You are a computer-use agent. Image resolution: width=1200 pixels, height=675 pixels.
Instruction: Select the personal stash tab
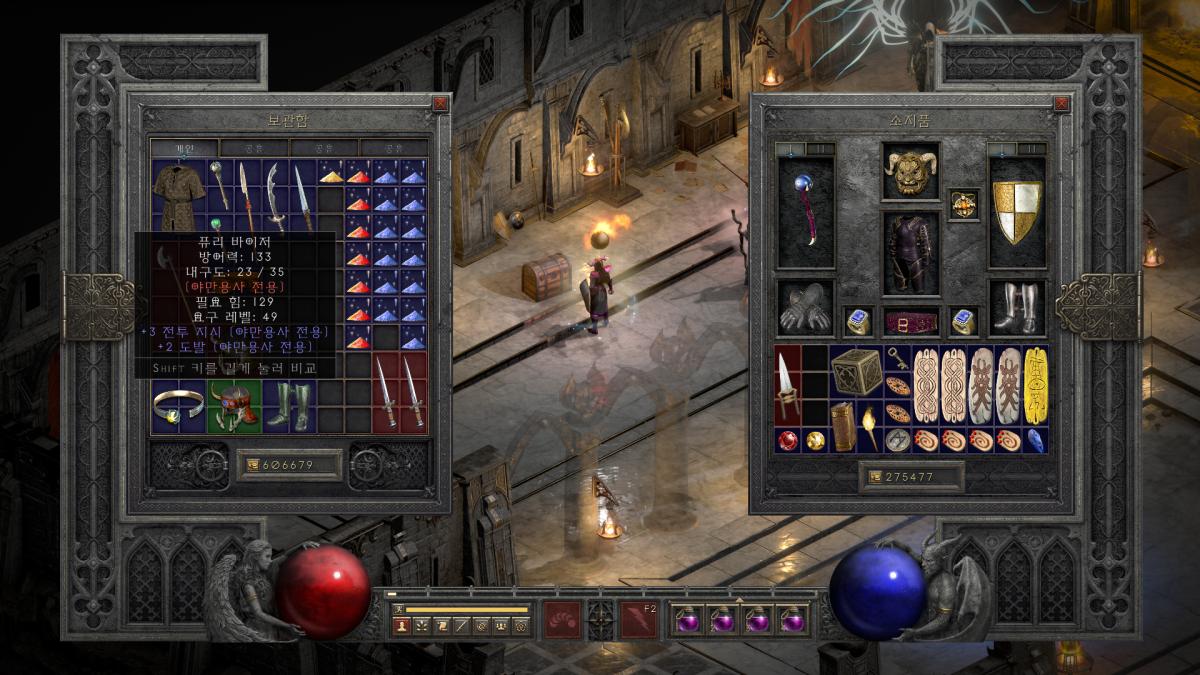pos(186,148)
